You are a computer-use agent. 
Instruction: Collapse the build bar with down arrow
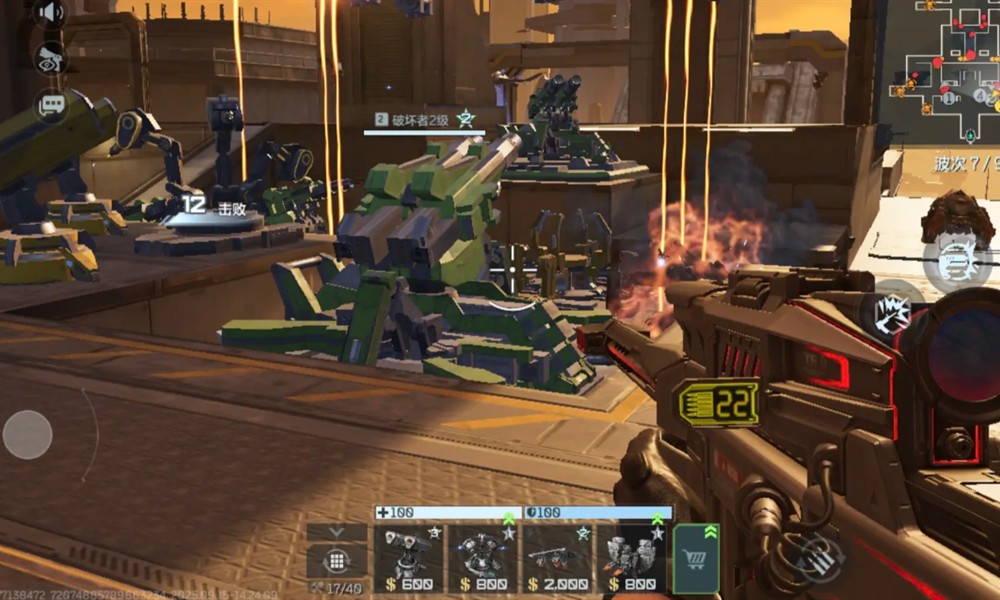tap(337, 533)
